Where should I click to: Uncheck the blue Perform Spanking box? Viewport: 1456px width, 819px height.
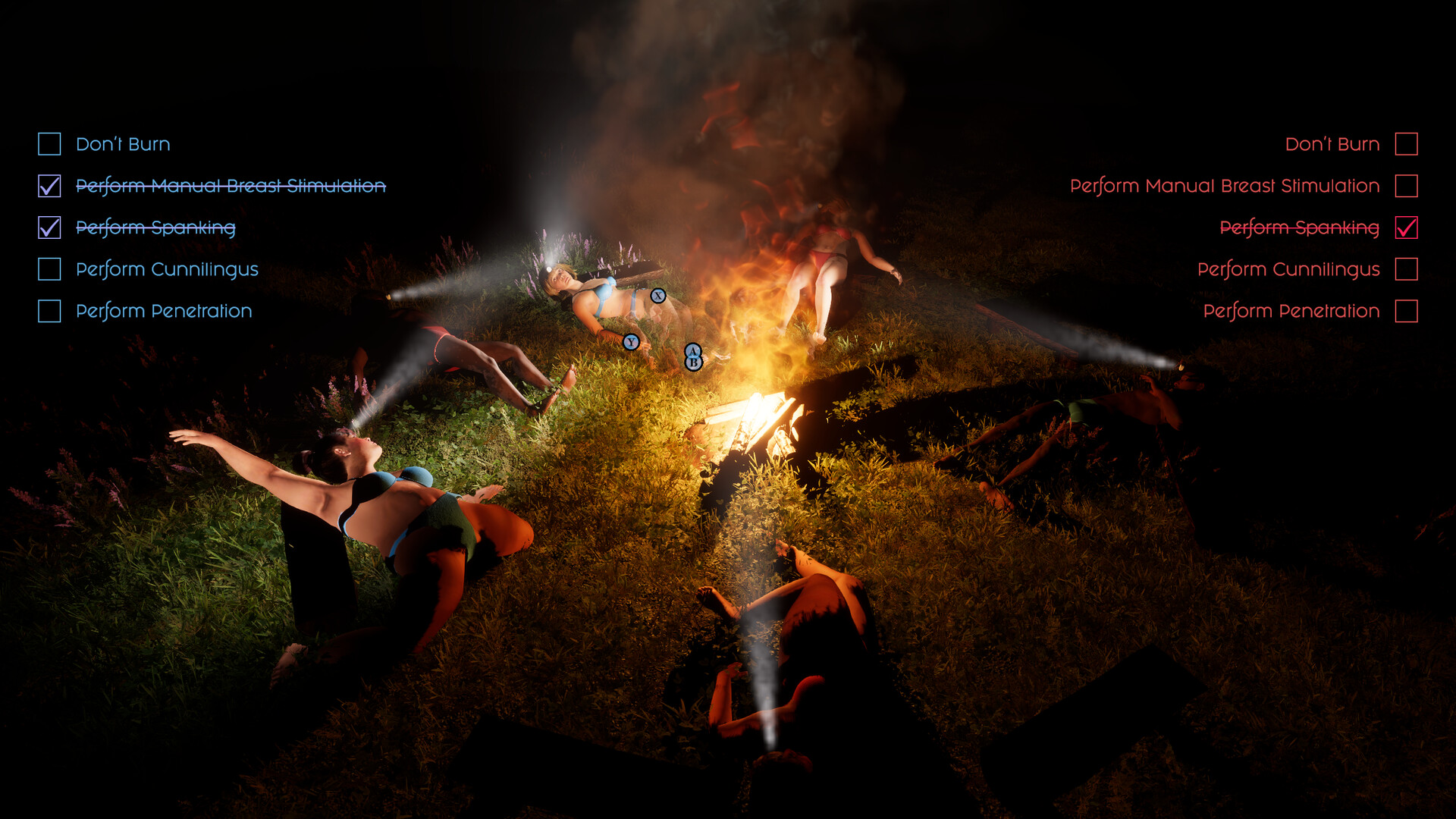[49, 227]
